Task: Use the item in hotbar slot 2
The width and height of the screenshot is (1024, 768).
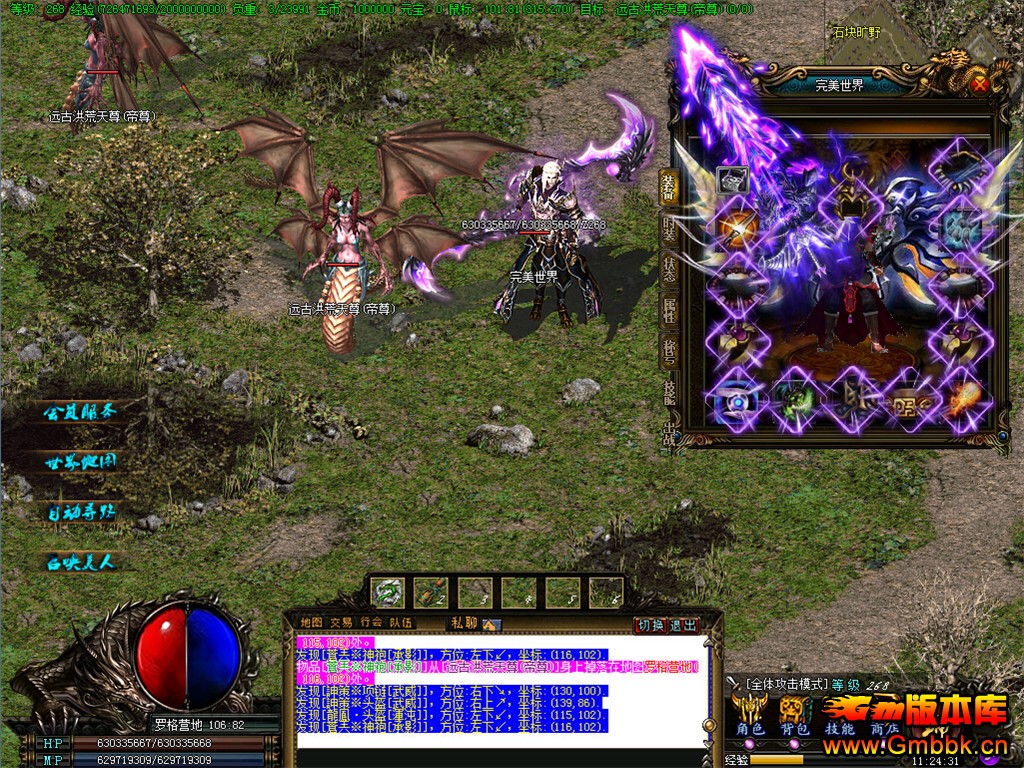Action: click(x=432, y=592)
